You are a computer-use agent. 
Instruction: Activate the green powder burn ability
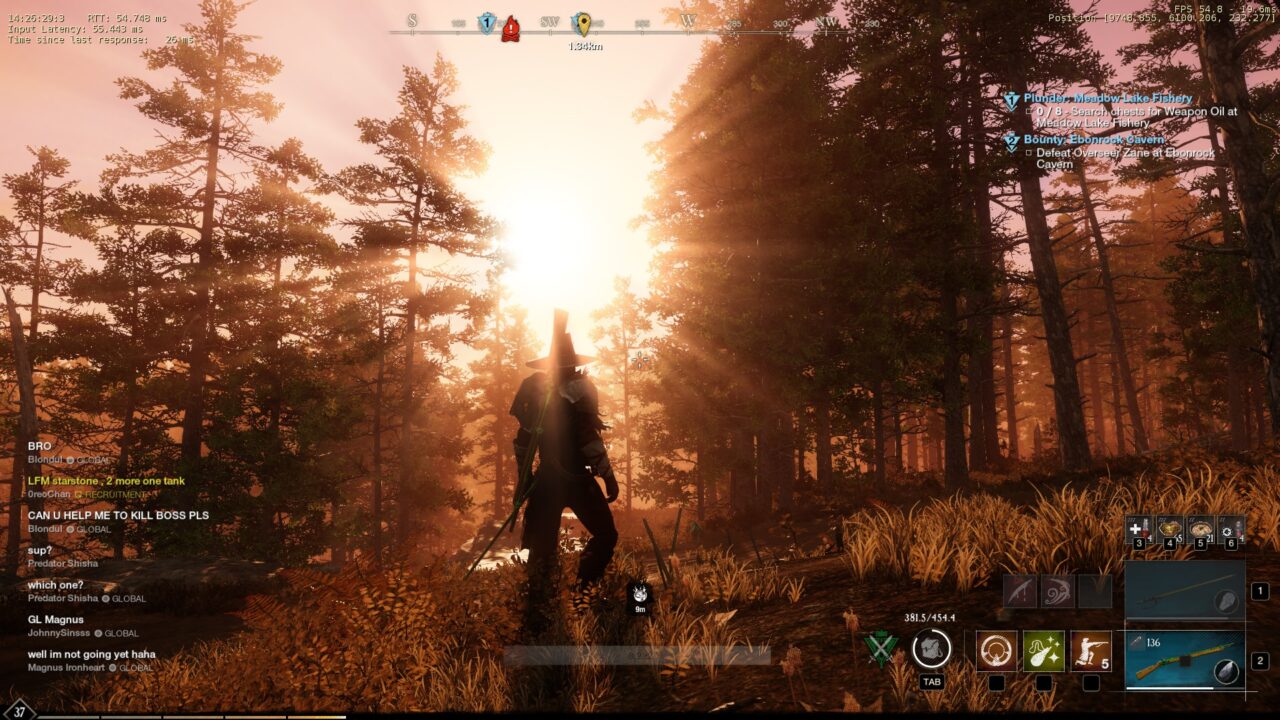point(1043,650)
